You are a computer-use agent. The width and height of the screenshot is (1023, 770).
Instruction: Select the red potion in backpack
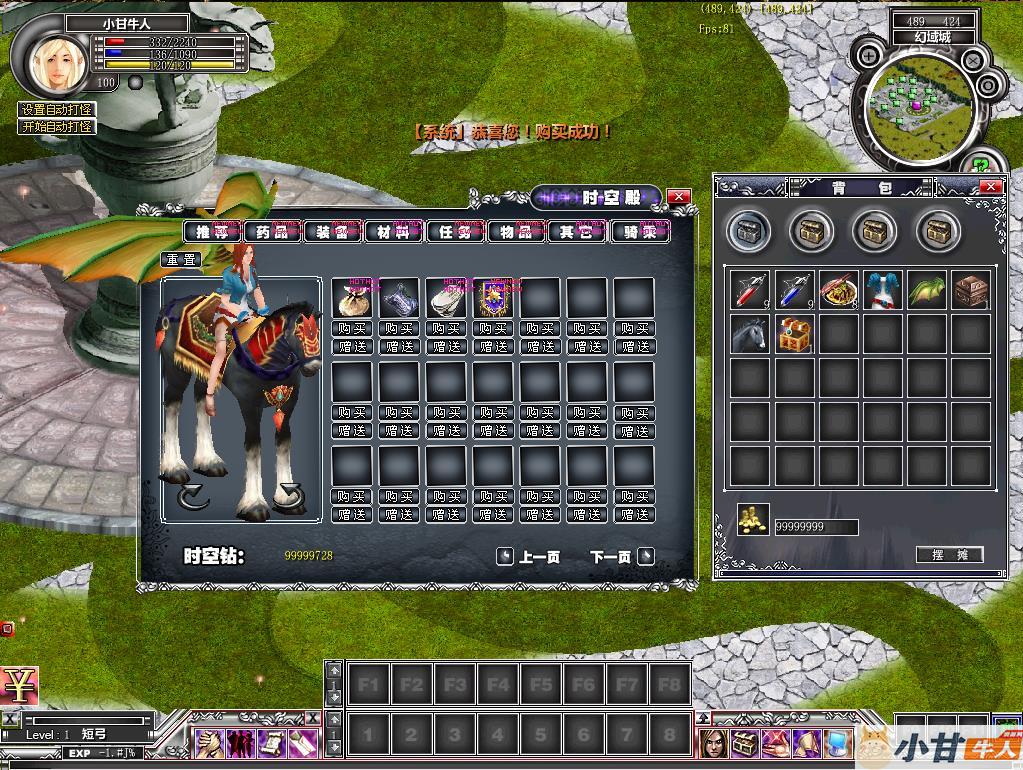pos(749,290)
